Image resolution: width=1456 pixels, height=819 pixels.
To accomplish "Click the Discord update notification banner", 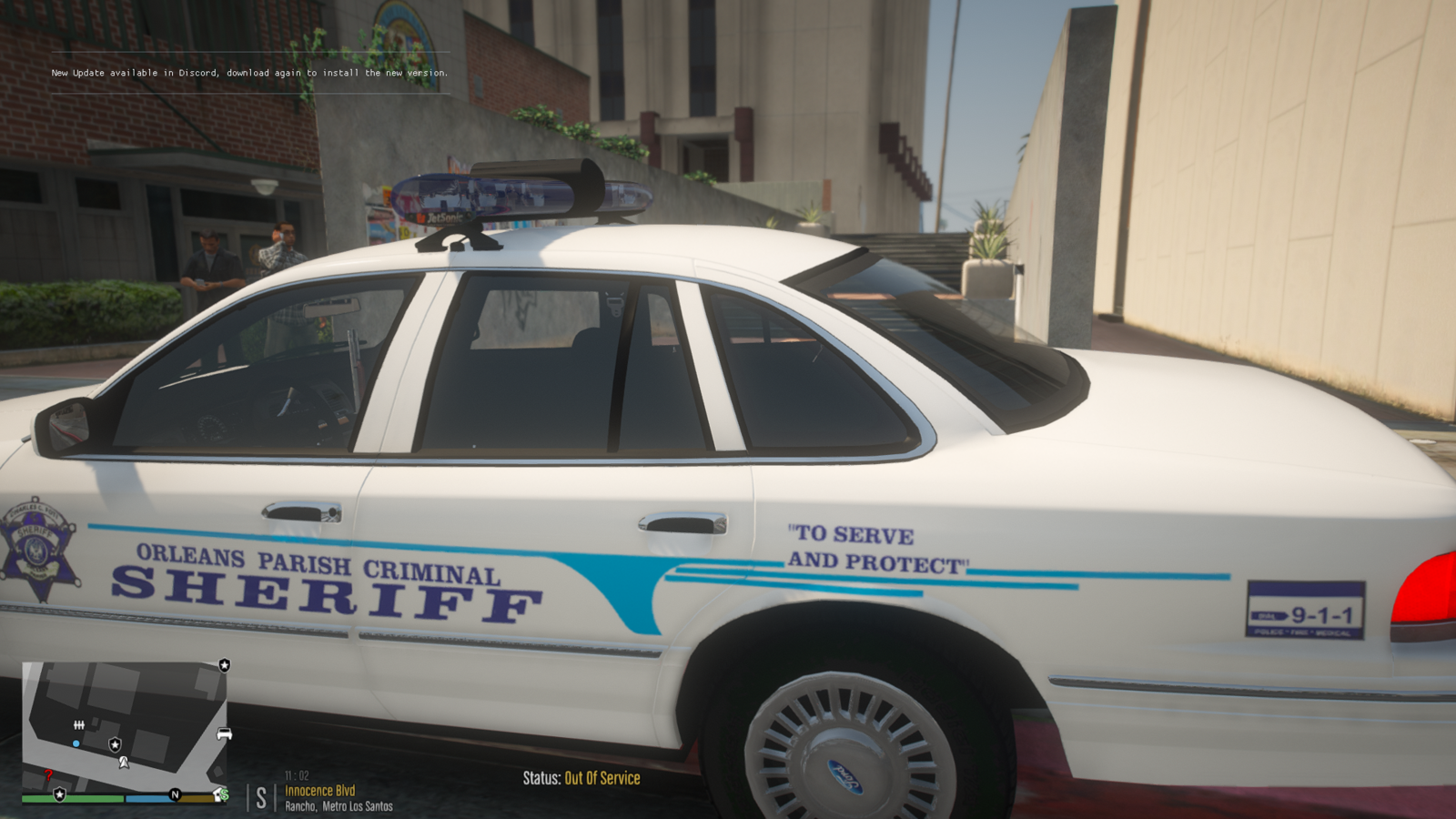I will pyautogui.click(x=250, y=72).
